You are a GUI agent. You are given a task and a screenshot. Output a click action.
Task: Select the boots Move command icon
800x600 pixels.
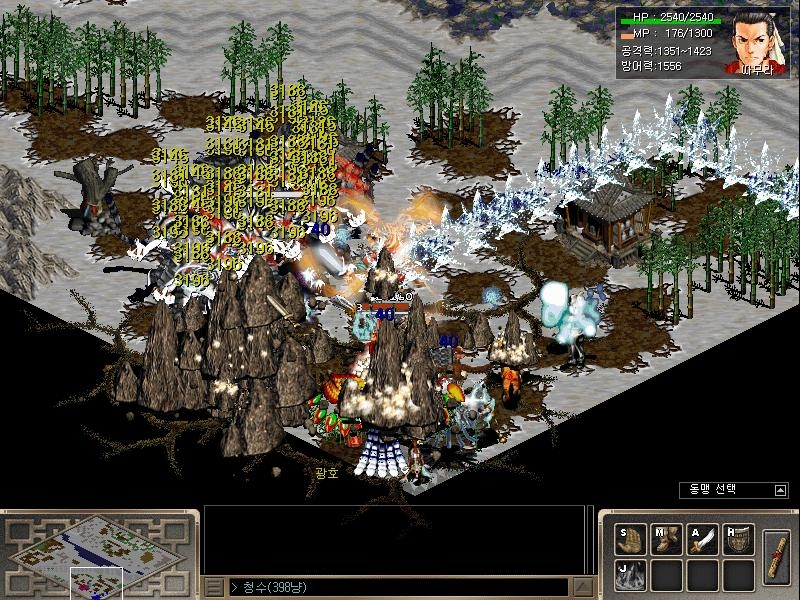tap(666, 539)
